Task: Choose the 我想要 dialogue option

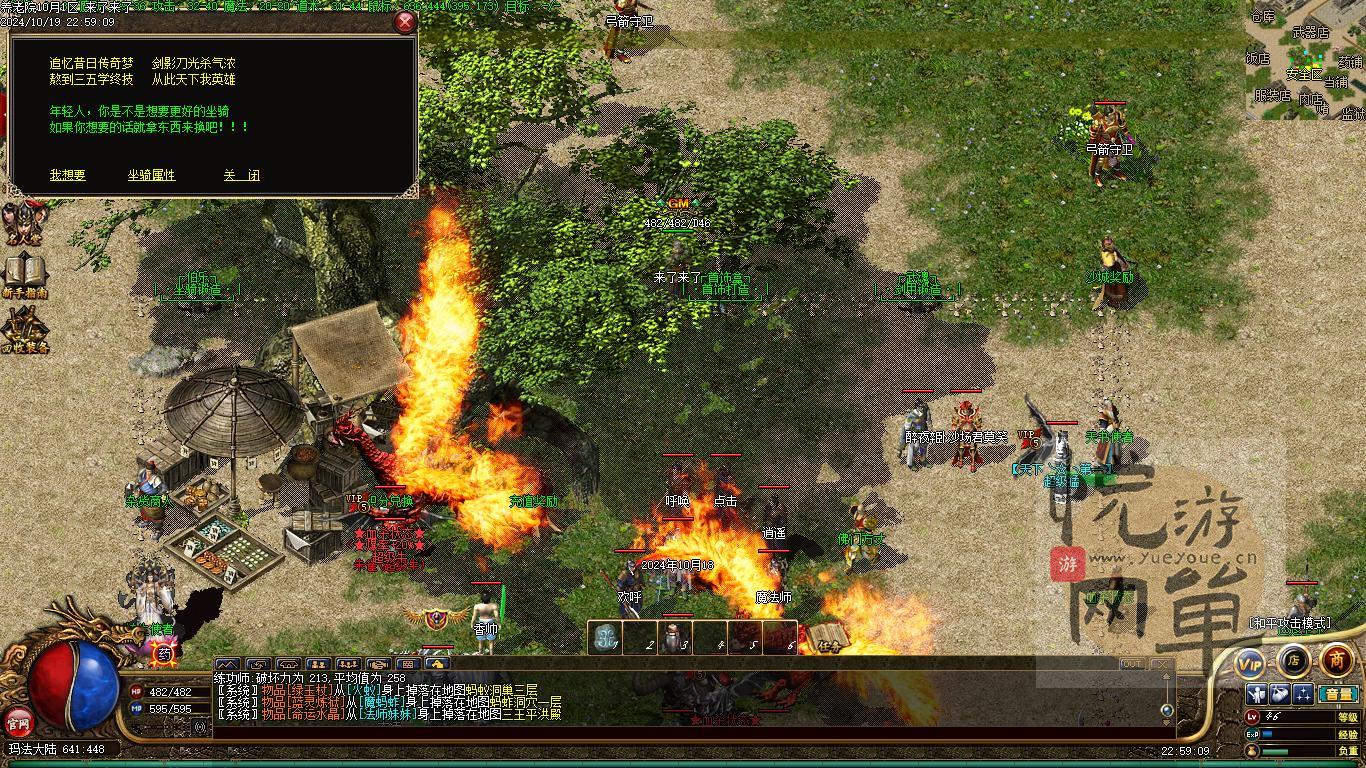Action: click(68, 175)
